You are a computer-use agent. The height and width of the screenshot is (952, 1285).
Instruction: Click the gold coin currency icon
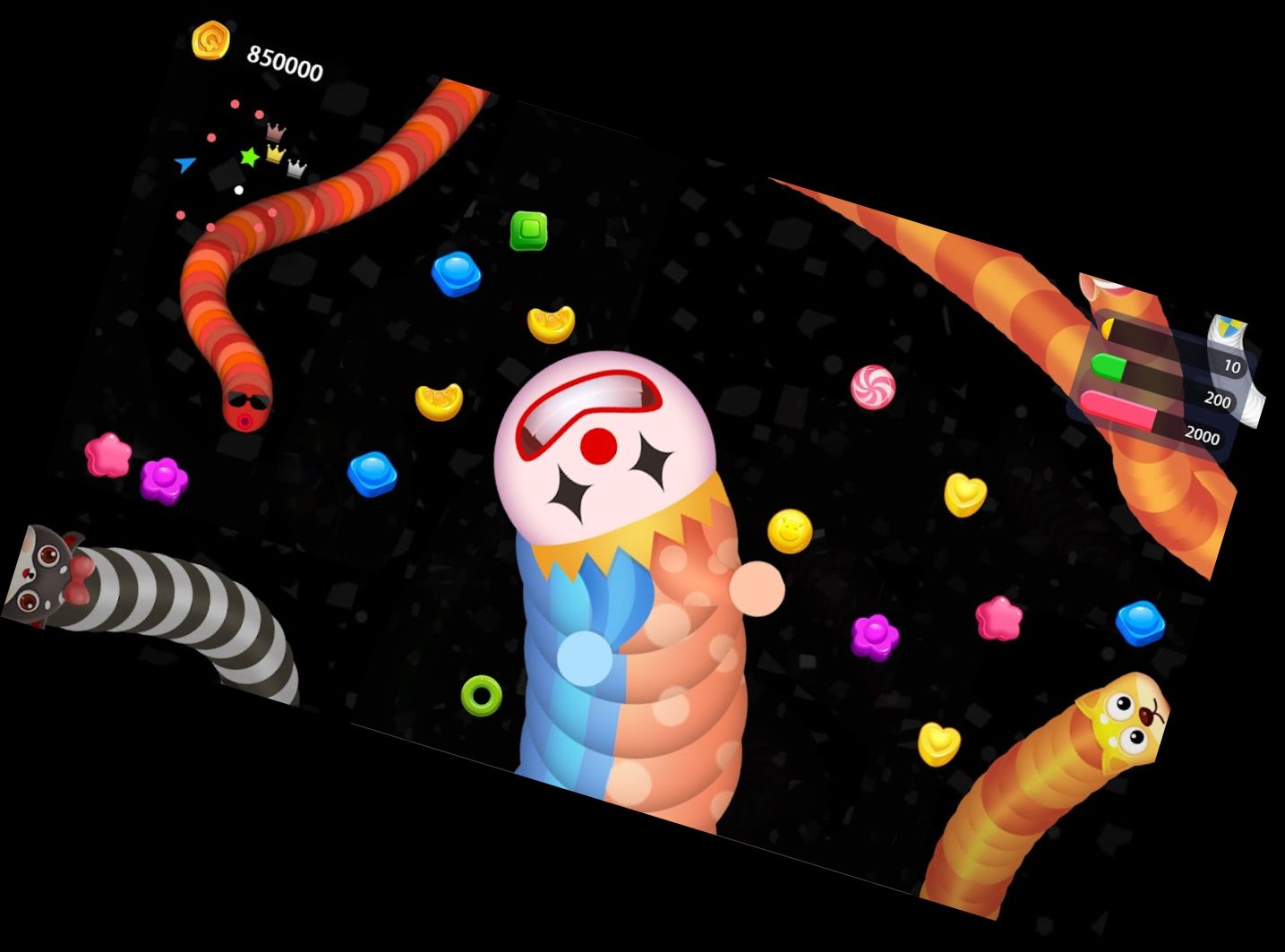(211, 40)
